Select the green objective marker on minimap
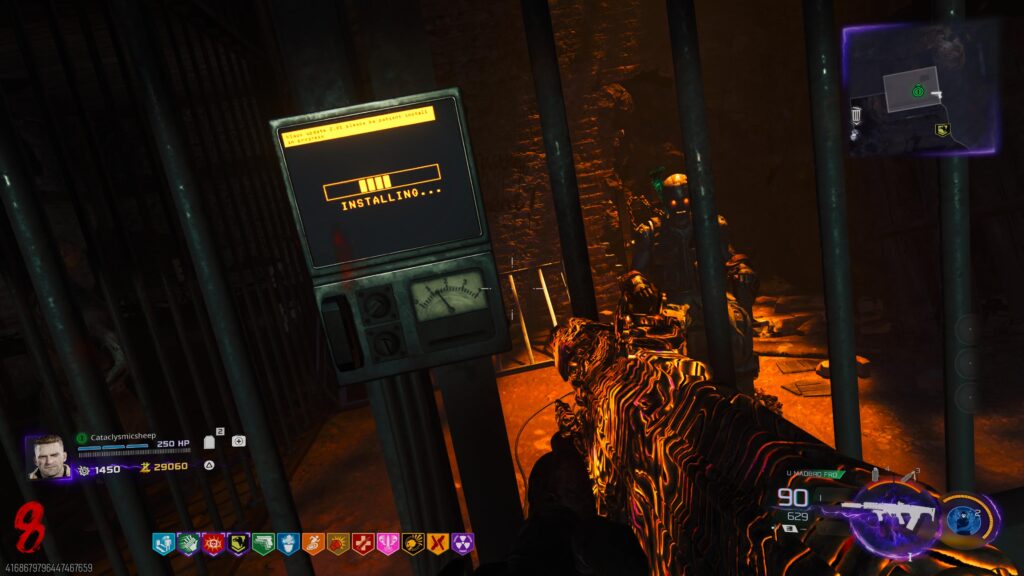1024x576 pixels. (x=917, y=91)
